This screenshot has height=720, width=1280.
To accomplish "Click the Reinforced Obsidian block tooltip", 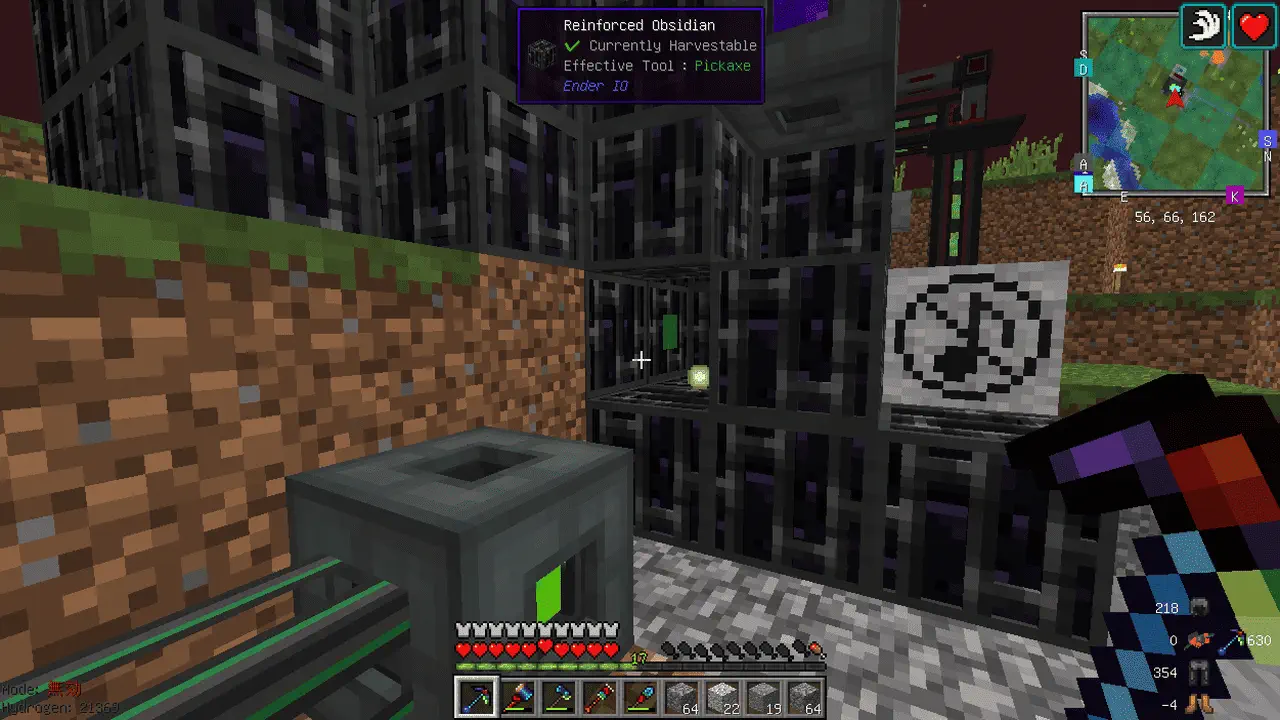I will click(x=640, y=55).
